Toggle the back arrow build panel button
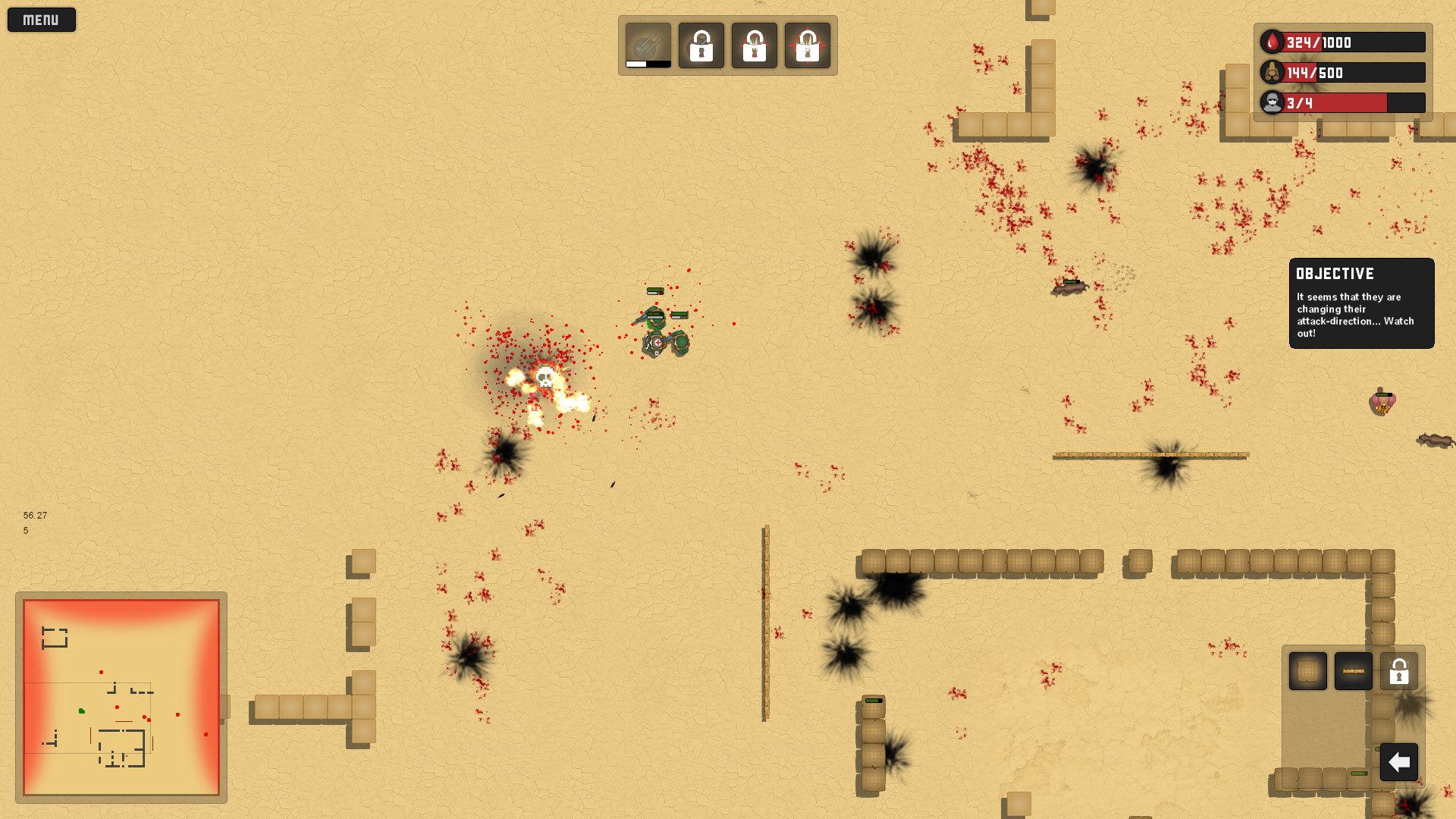 pos(1399,762)
